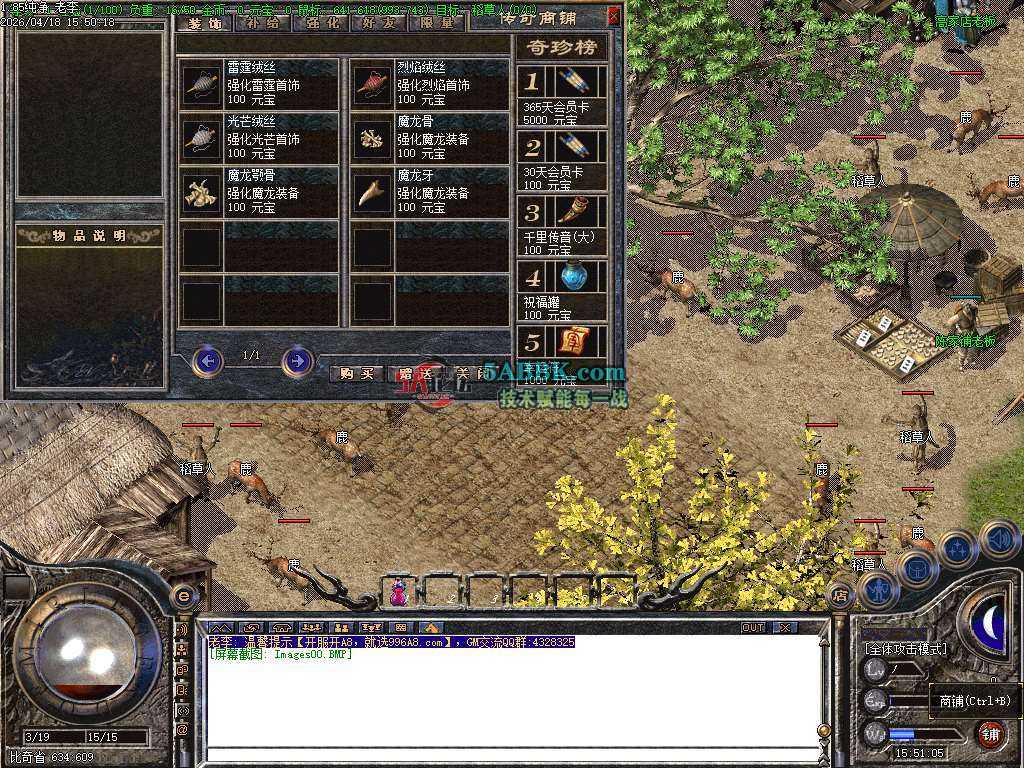This screenshot has width=1024, height=768.
Task: Go to the previous shop page arrow
Action: tap(207, 360)
